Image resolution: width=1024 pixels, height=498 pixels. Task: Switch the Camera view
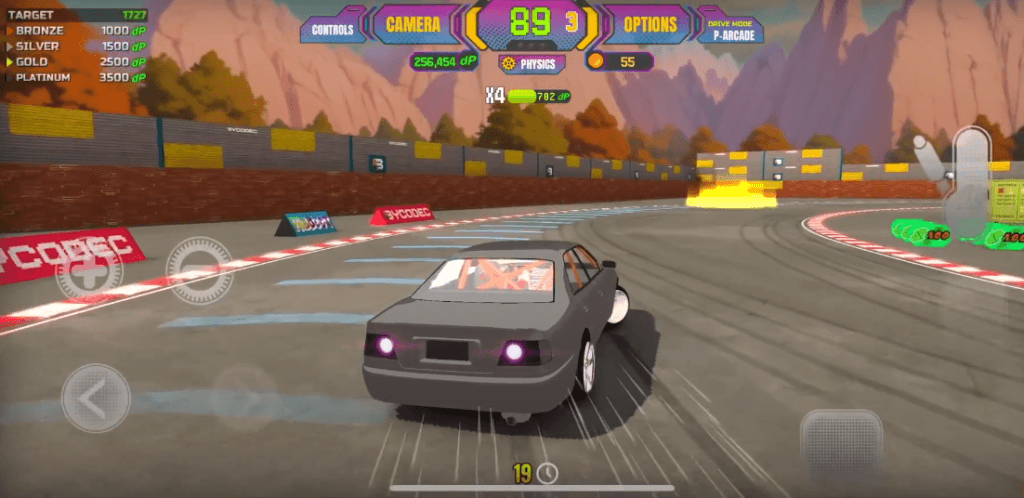pos(413,24)
